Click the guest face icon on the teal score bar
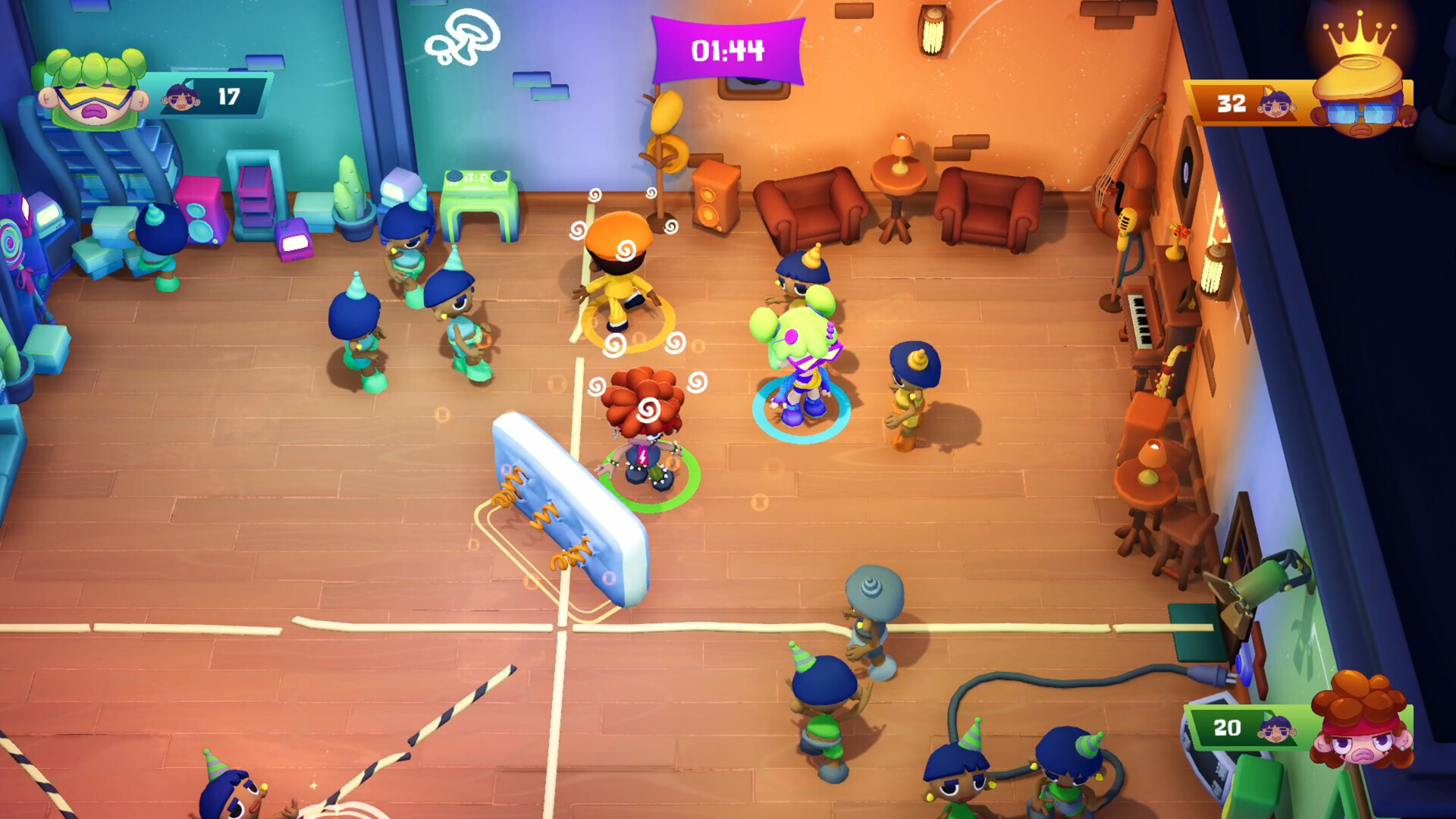The height and width of the screenshot is (819, 1456). point(182,97)
